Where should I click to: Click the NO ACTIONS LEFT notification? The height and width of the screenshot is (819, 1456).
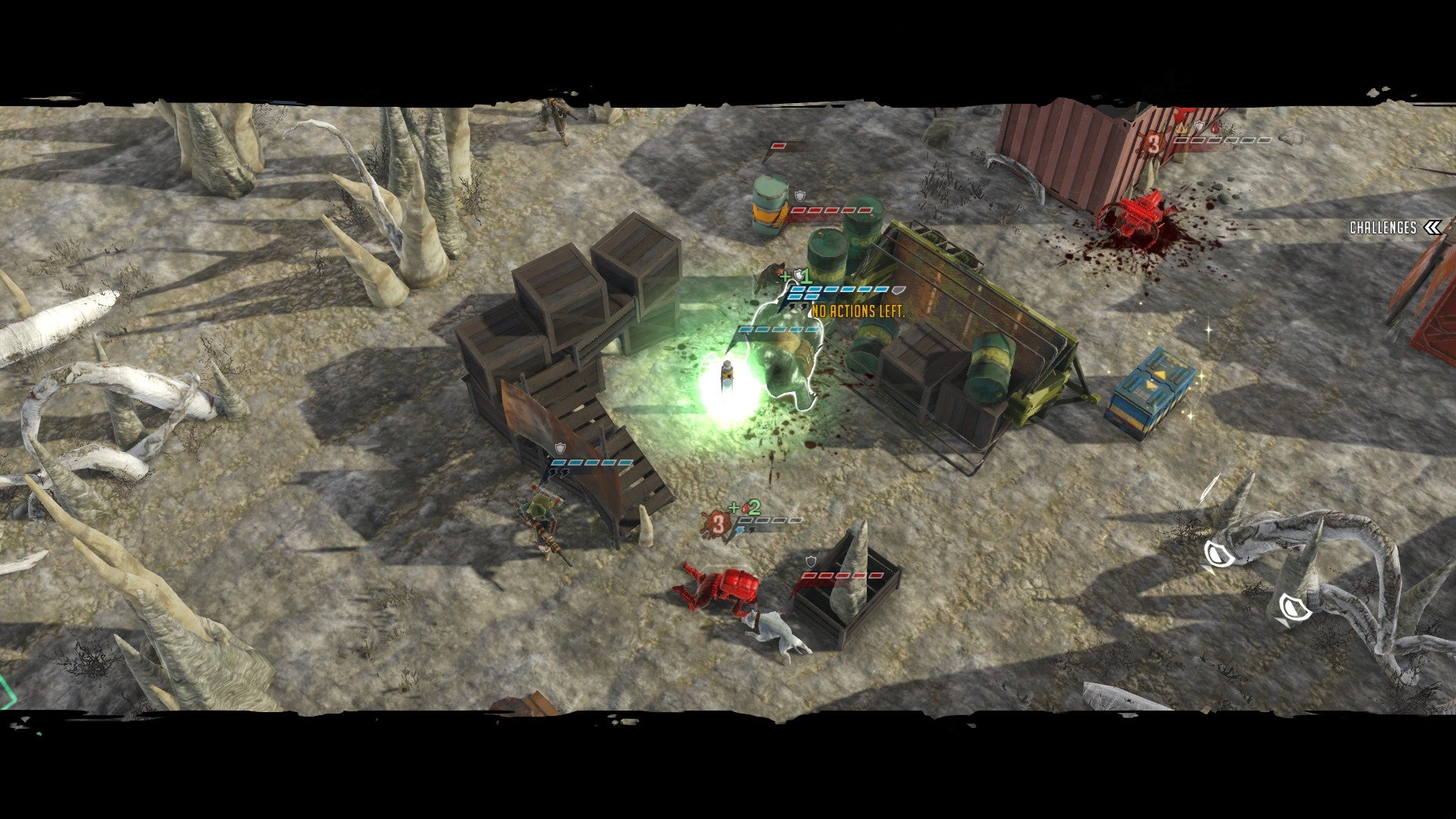pos(858,311)
